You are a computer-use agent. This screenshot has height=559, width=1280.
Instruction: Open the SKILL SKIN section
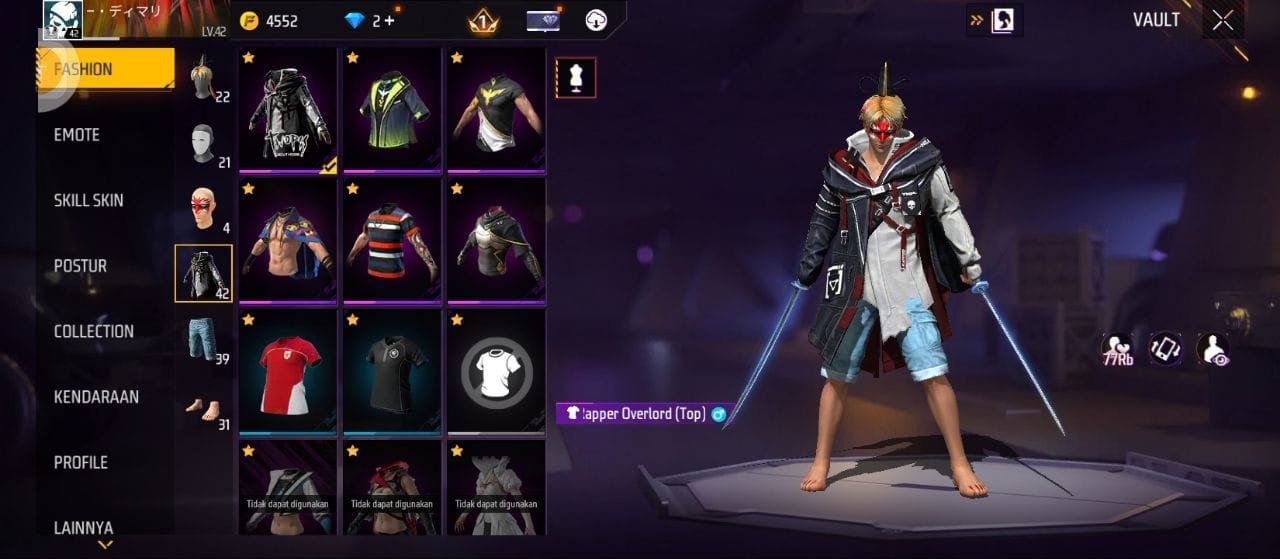(89, 201)
